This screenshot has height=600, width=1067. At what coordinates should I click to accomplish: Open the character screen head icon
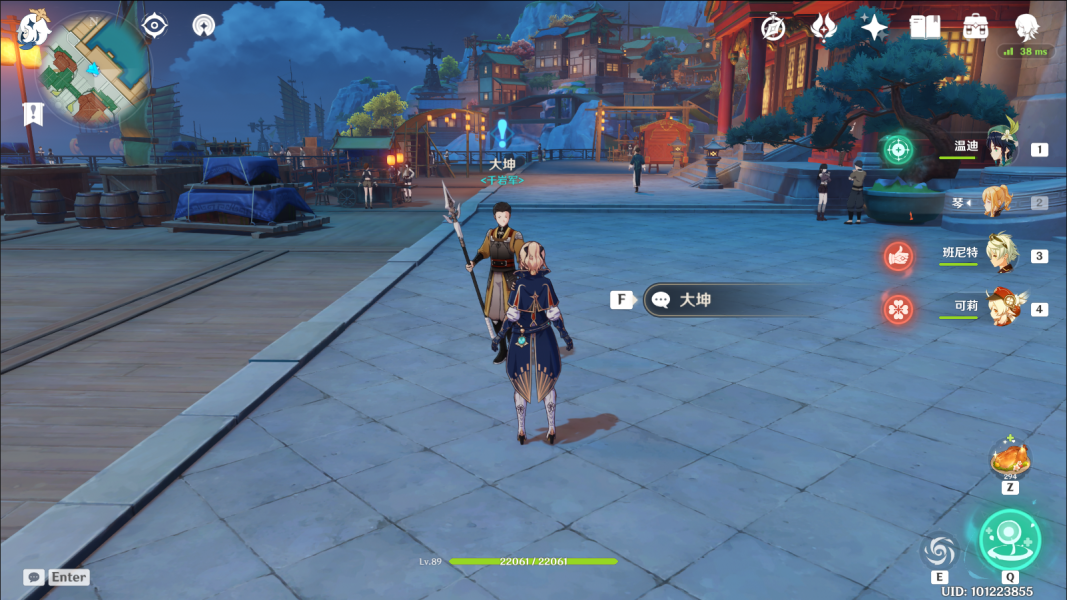point(1026,26)
